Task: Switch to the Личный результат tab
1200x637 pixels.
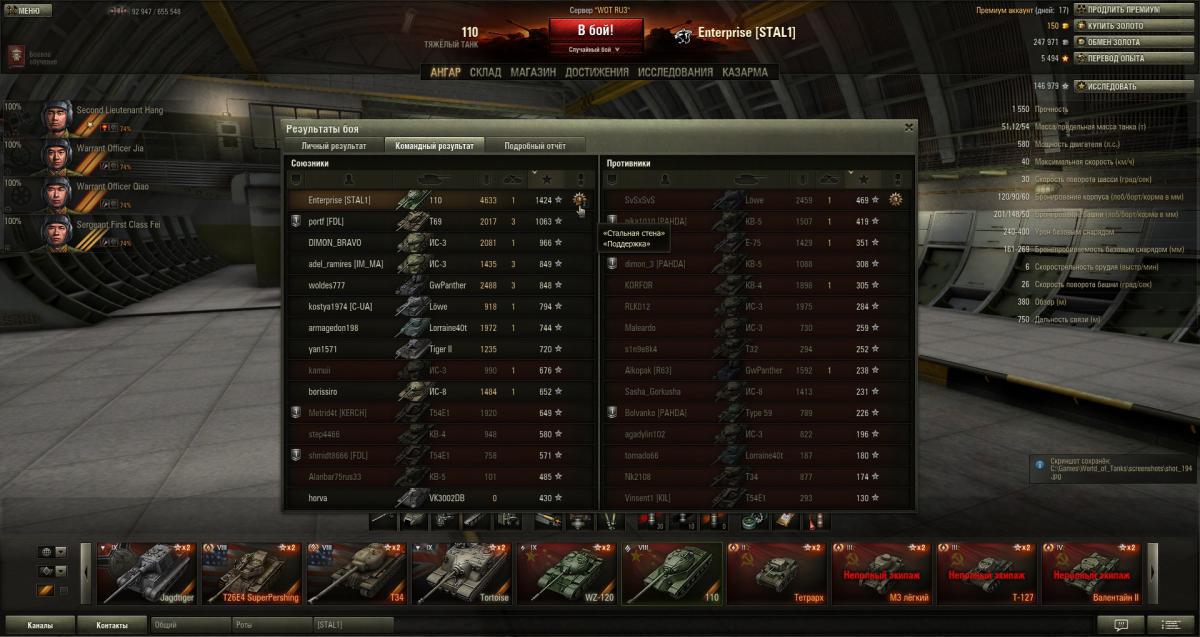Action: pyautogui.click(x=327, y=146)
